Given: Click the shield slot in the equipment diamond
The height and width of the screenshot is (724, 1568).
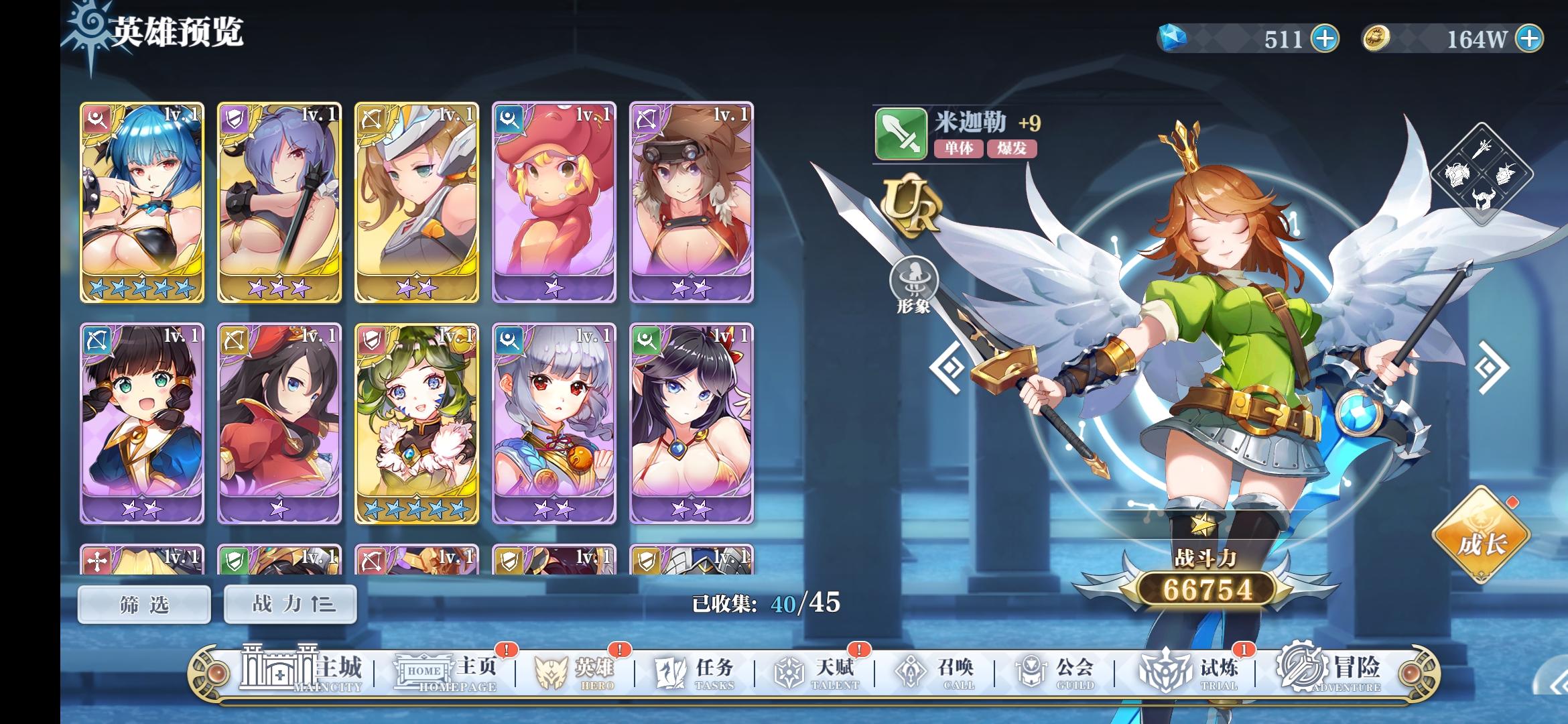Looking at the screenshot, I should pos(1504,173).
